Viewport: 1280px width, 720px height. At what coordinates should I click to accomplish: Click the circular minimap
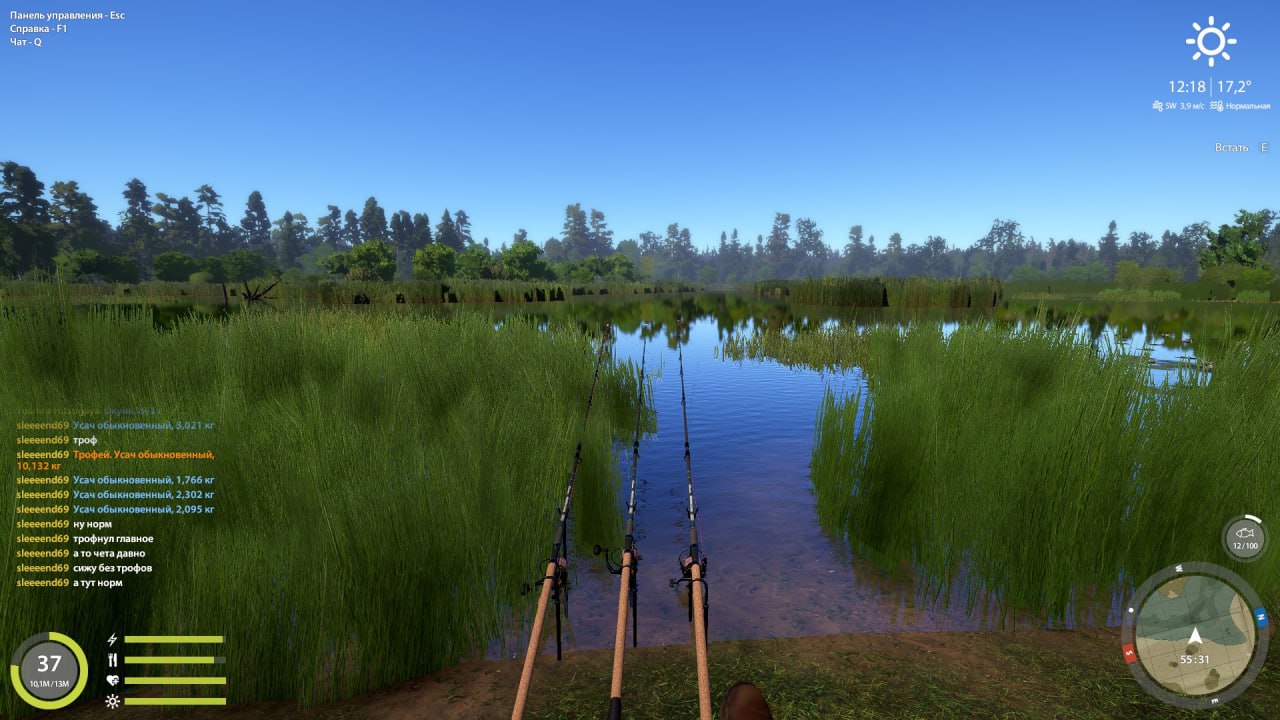click(x=1196, y=633)
